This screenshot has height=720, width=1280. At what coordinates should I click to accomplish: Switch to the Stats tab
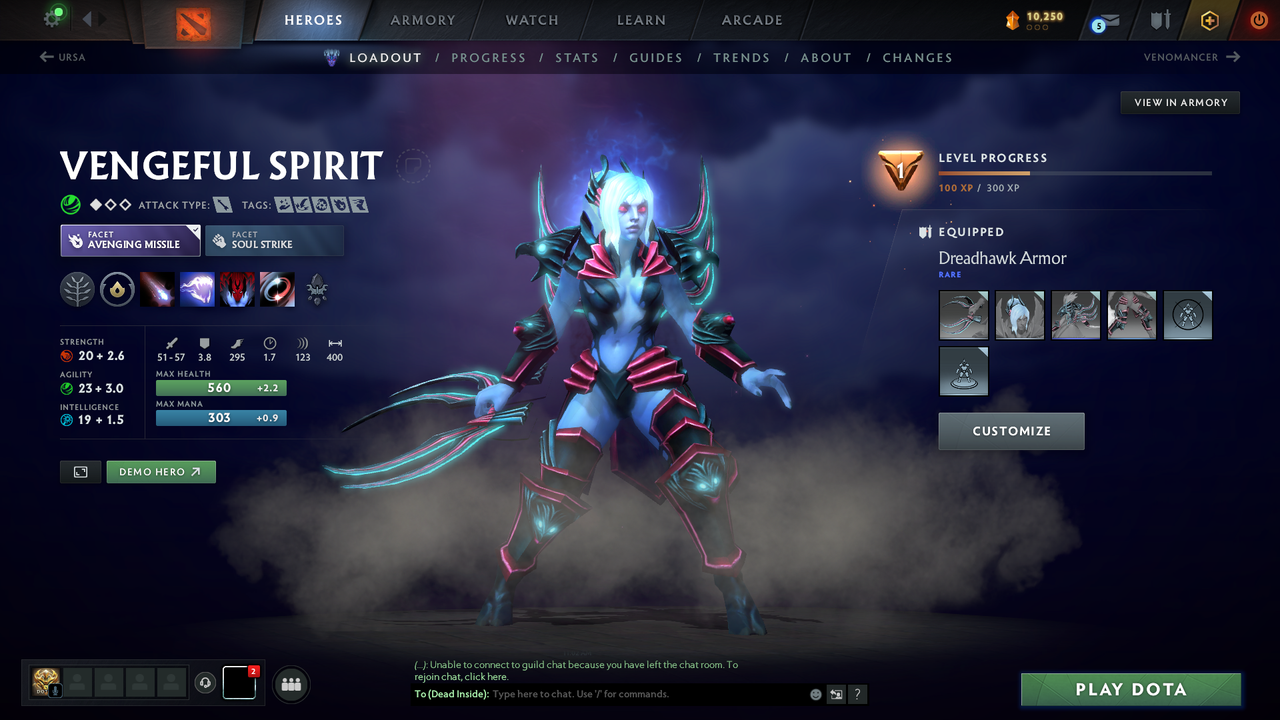577,57
